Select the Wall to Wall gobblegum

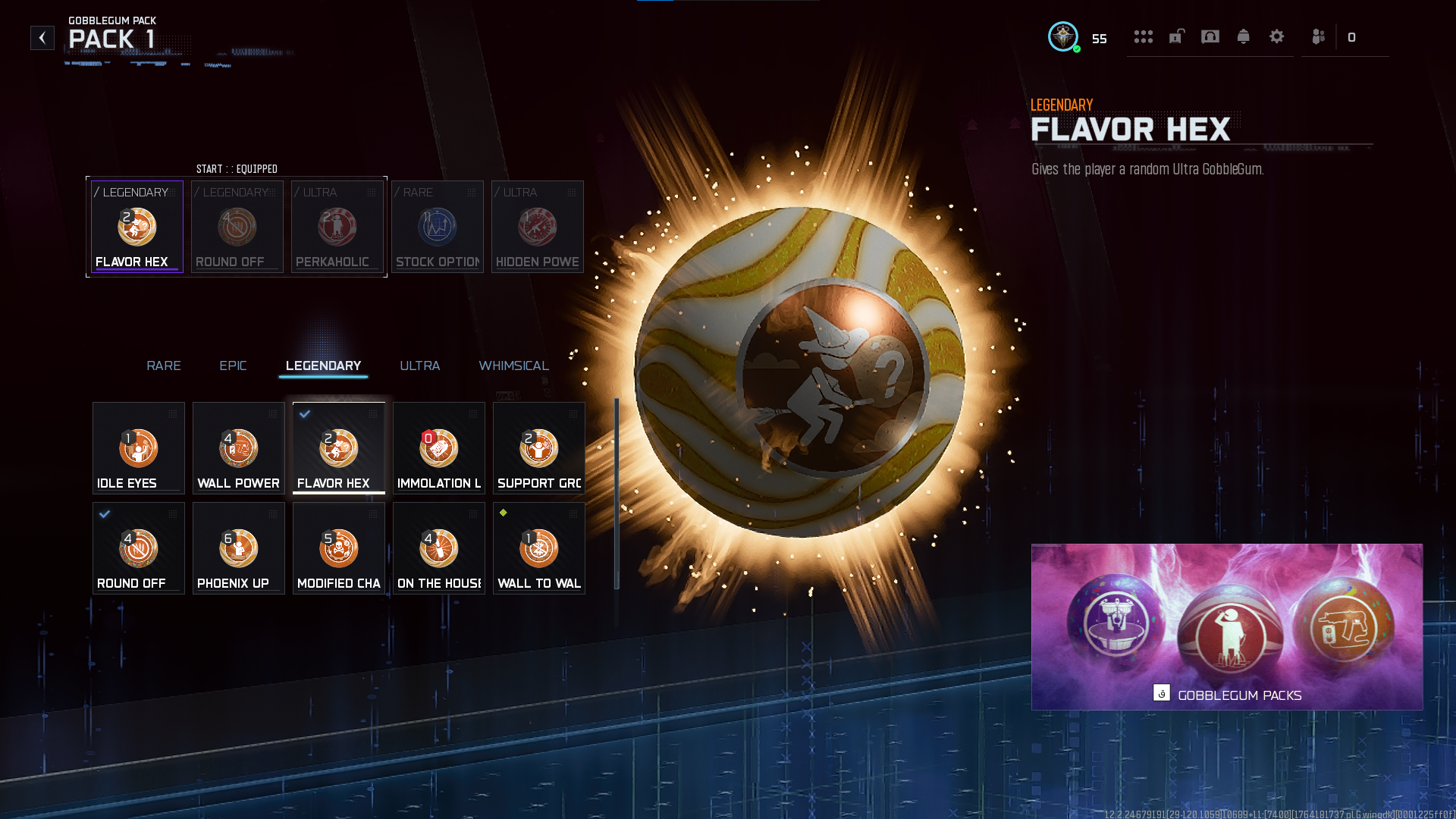(539, 548)
